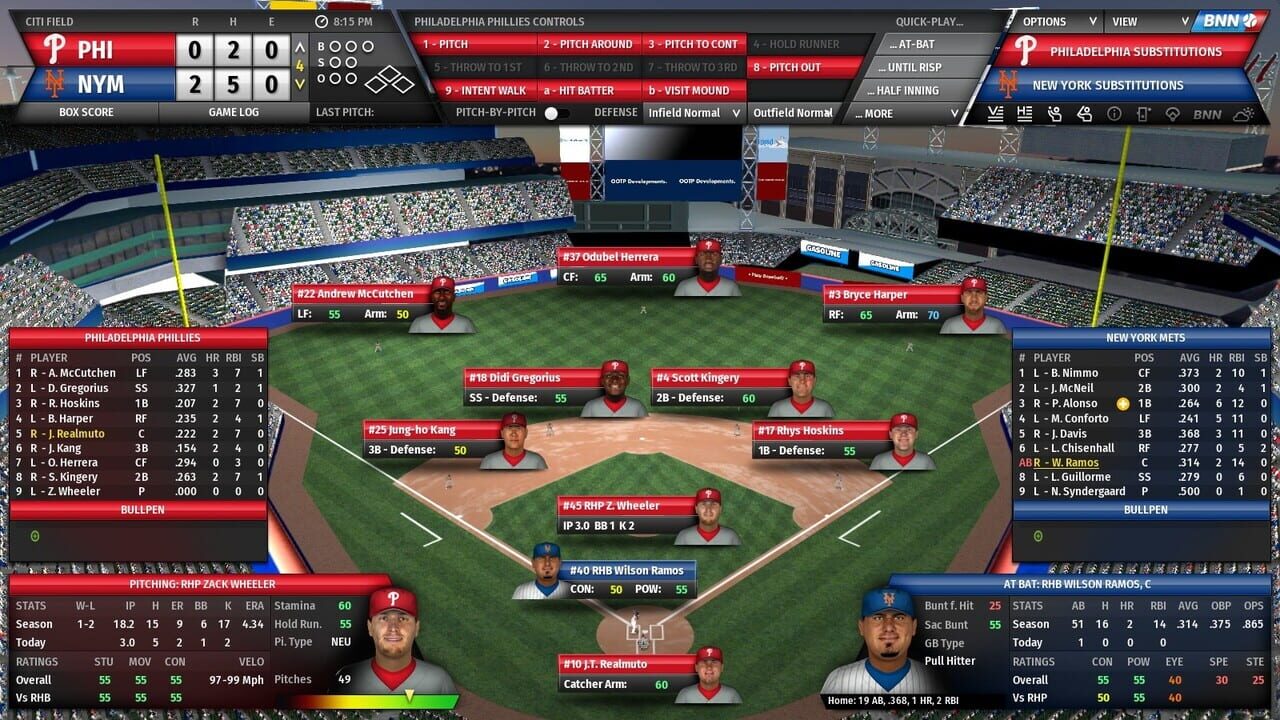Open the home lineup panel icon
1280x720 pixels.
[x=1026, y=114]
